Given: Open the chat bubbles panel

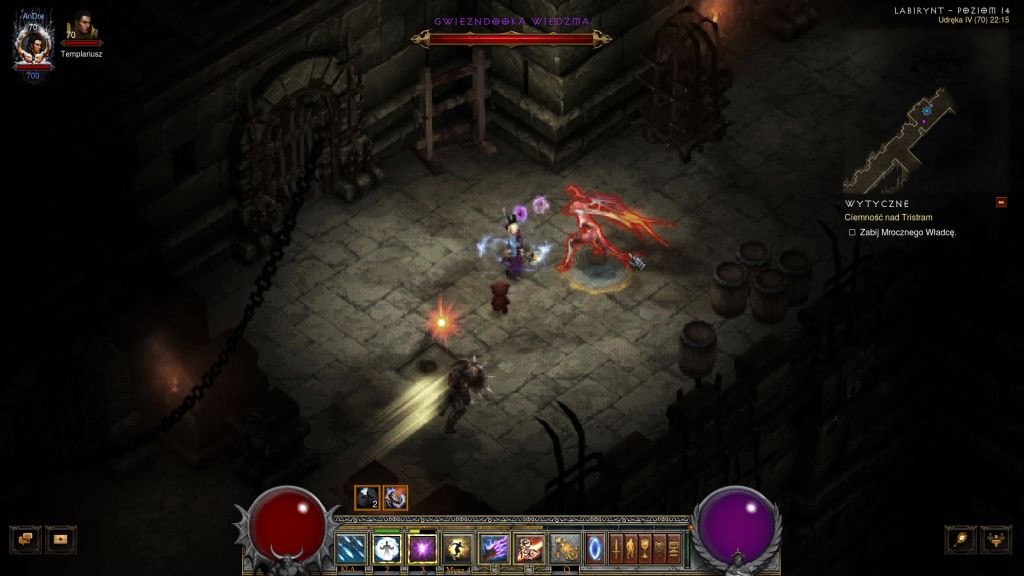Looking at the screenshot, I should (x=25, y=539).
